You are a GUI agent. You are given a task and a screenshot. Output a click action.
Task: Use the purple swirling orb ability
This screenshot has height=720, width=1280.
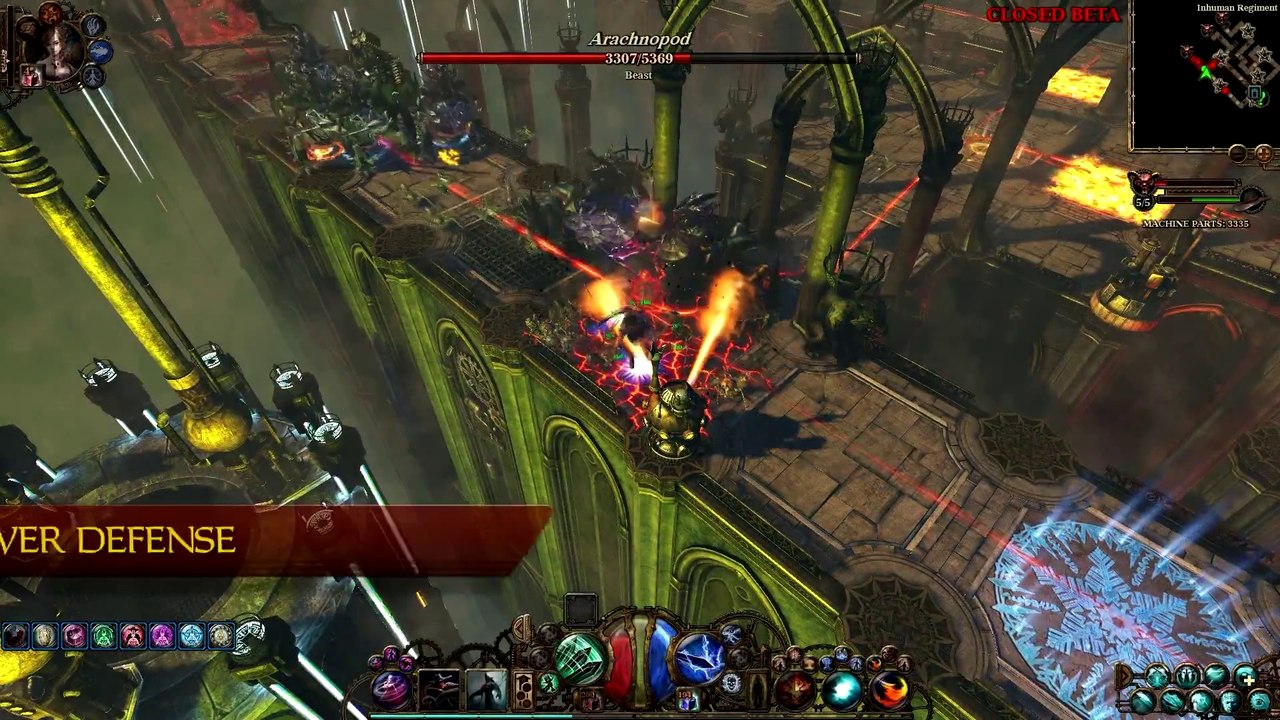391,689
